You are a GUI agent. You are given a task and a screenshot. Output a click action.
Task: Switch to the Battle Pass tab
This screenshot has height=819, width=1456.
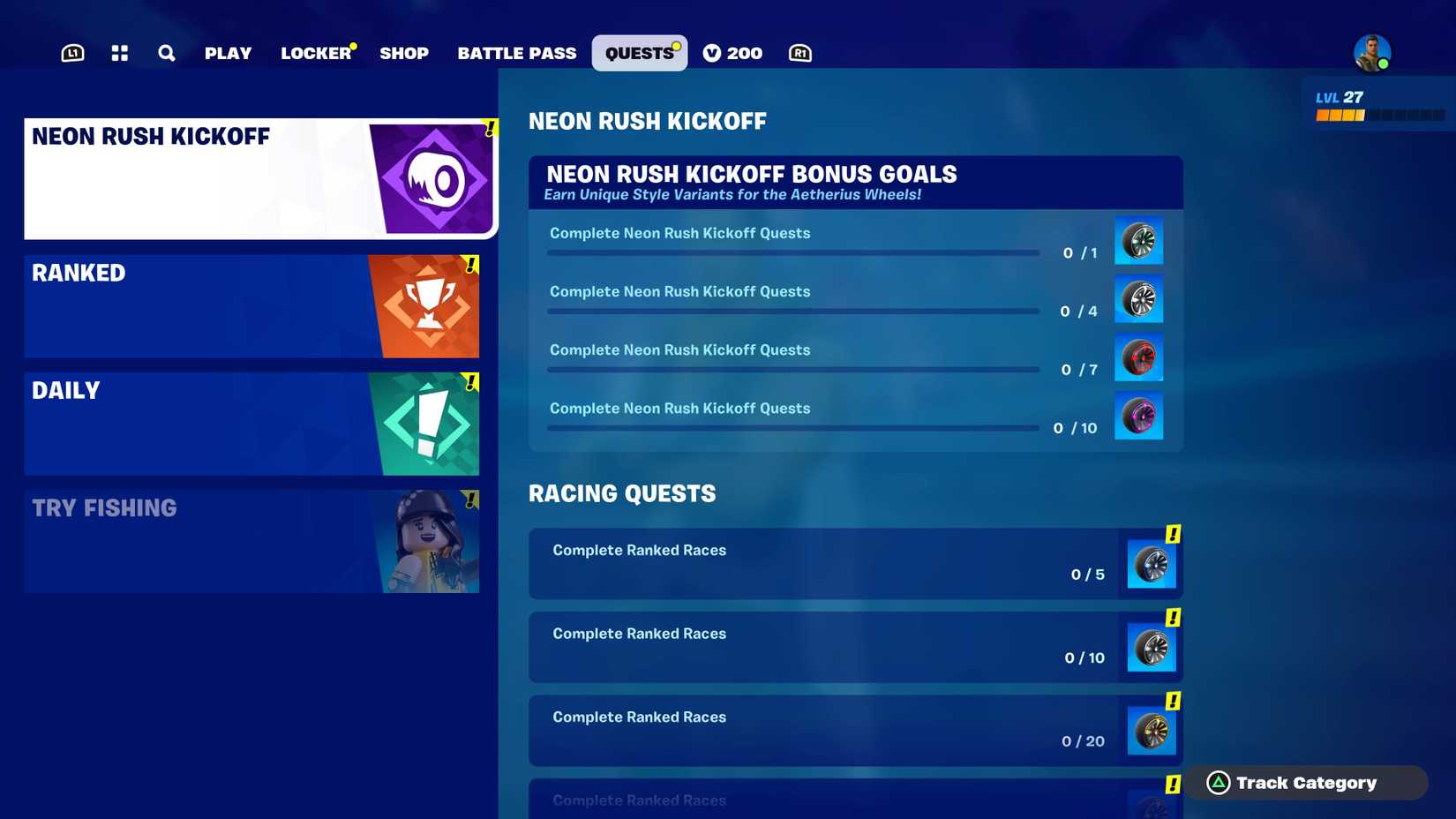[x=516, y=52]
